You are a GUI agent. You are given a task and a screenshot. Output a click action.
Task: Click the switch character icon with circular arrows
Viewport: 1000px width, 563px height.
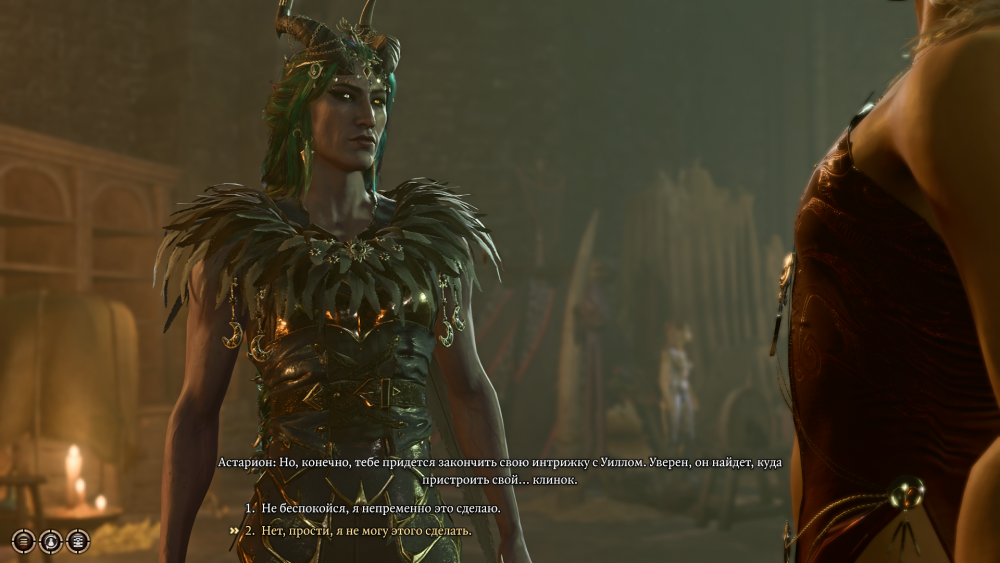pos(50,541)
